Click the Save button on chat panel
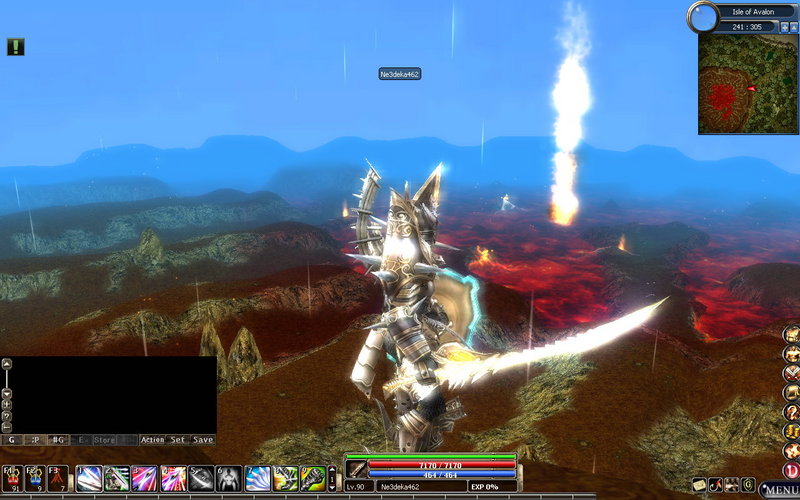The image size is (800, 500). tap(203, 439)
